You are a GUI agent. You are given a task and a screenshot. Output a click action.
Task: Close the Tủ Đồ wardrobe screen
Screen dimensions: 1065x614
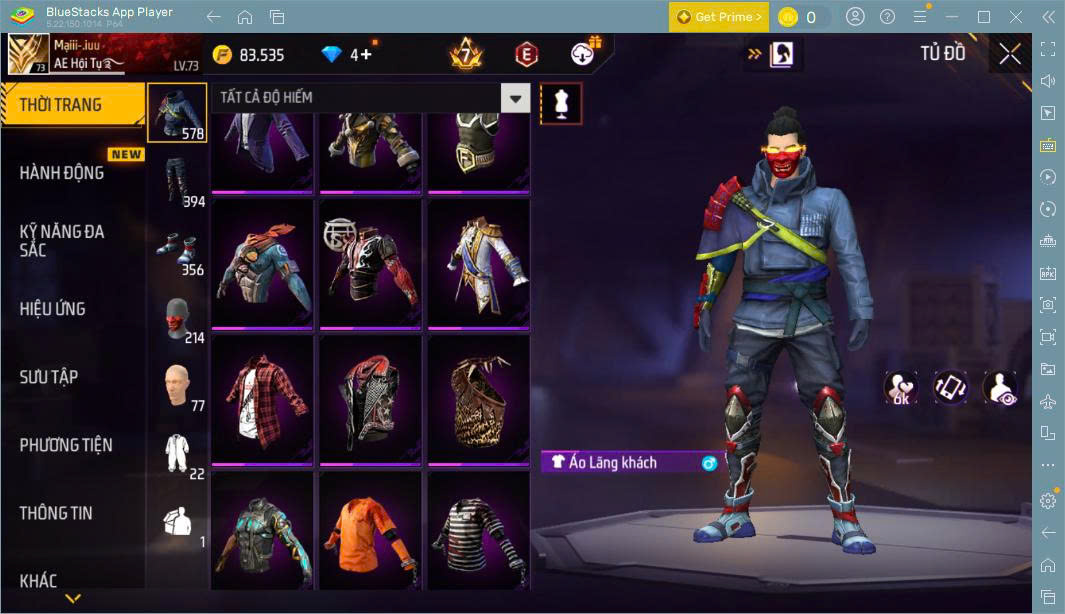pyautogui.click(x=1010, y=54)
